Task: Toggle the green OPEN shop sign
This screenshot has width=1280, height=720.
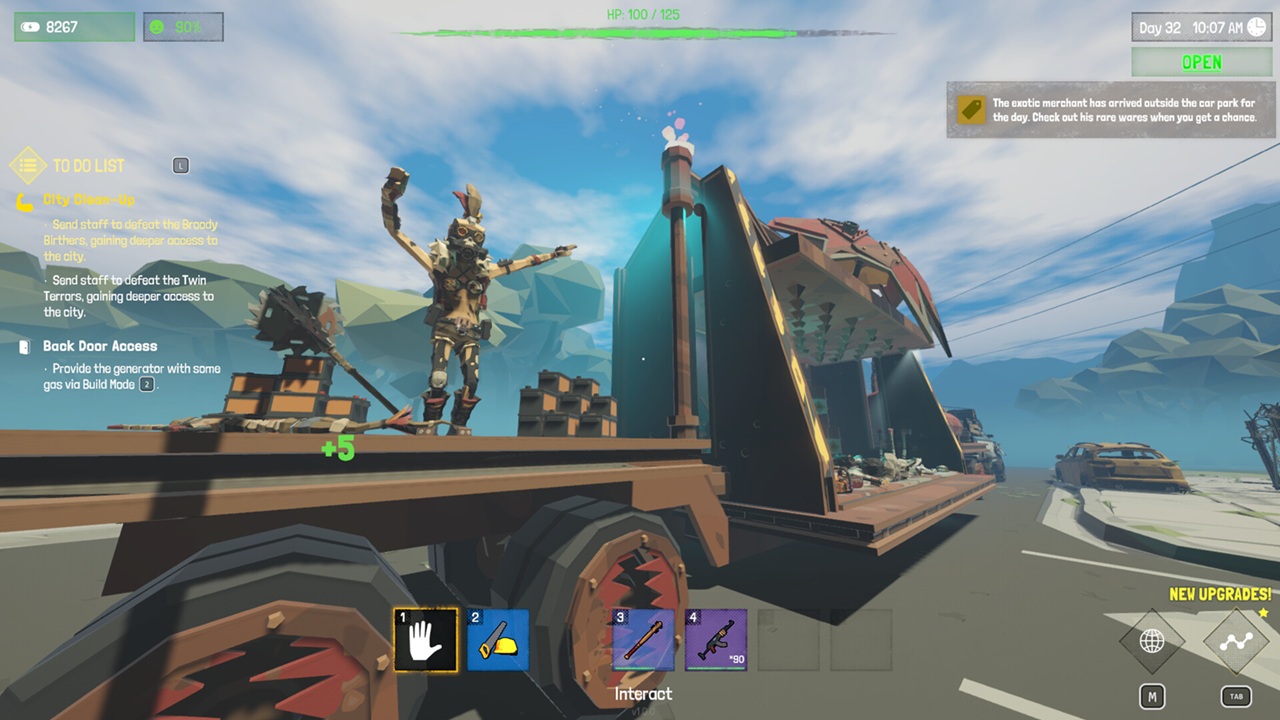Action: [1201, 62]
